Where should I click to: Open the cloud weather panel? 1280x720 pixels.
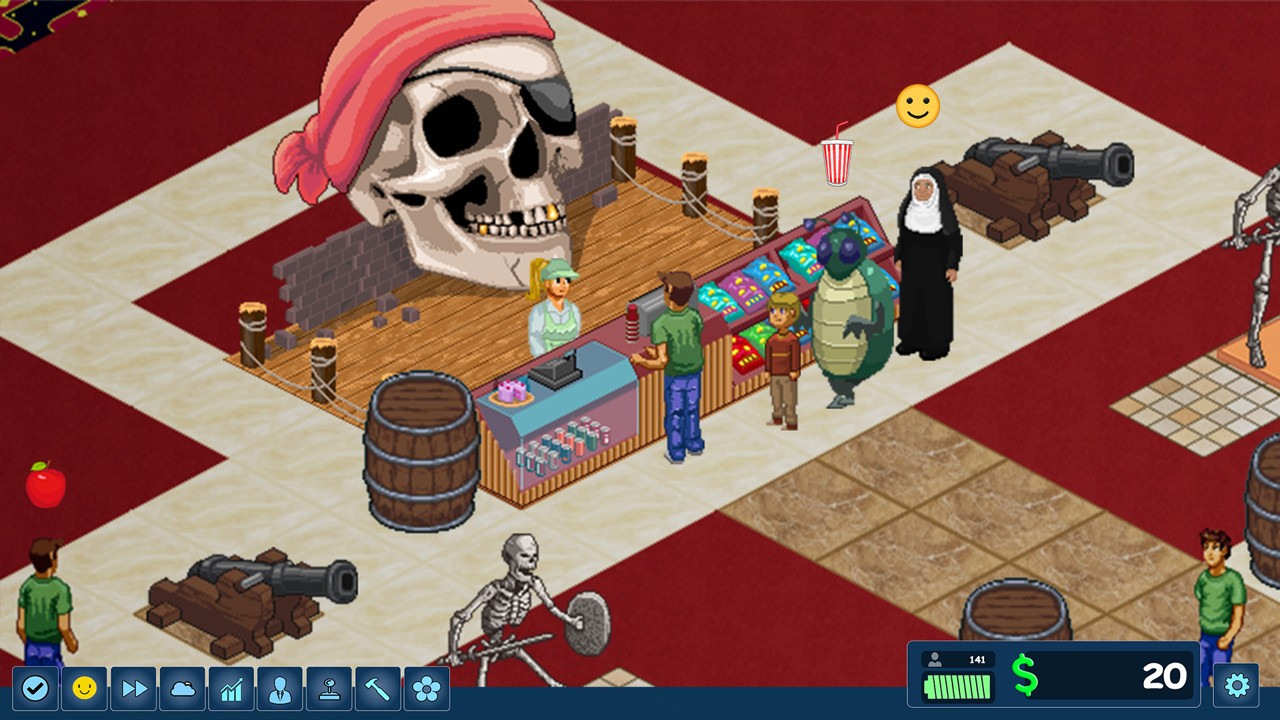click(182, 689)
